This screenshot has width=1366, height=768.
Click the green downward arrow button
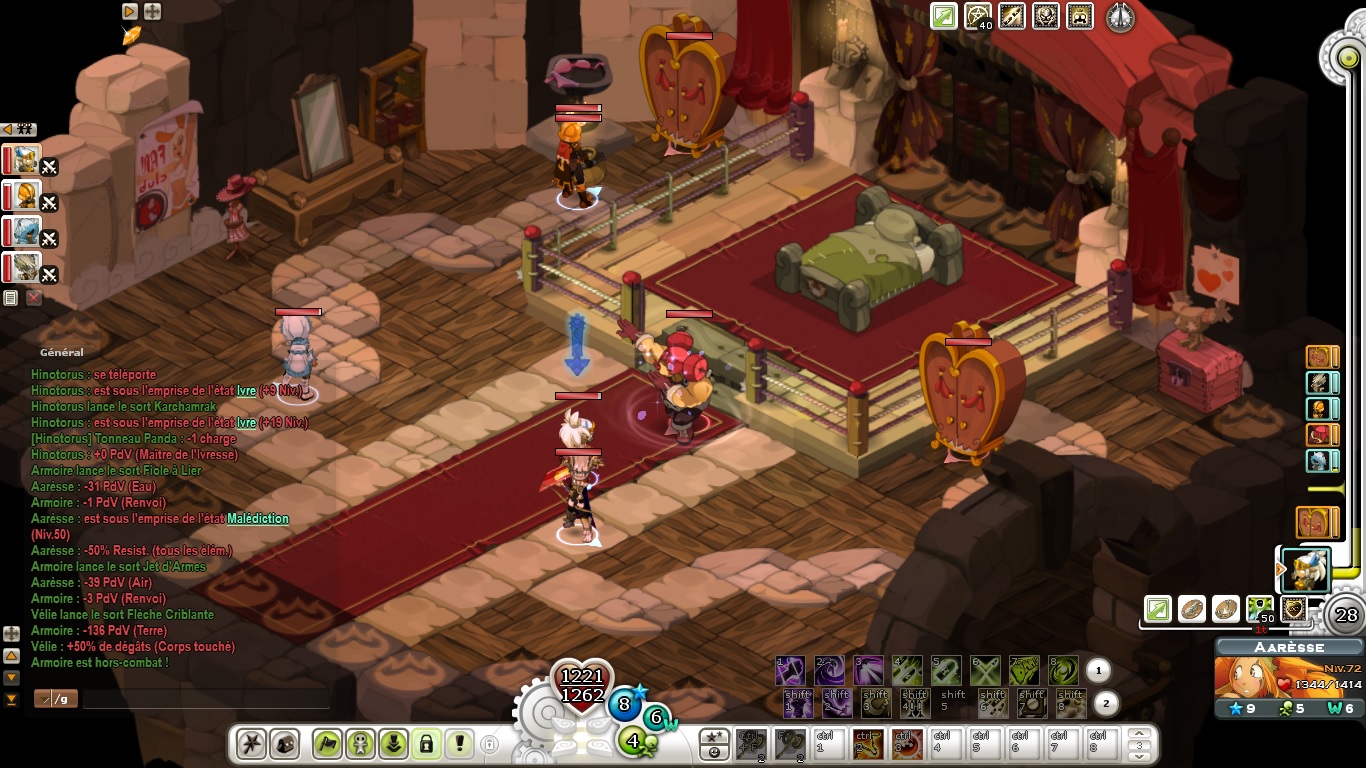click(393, 744)
